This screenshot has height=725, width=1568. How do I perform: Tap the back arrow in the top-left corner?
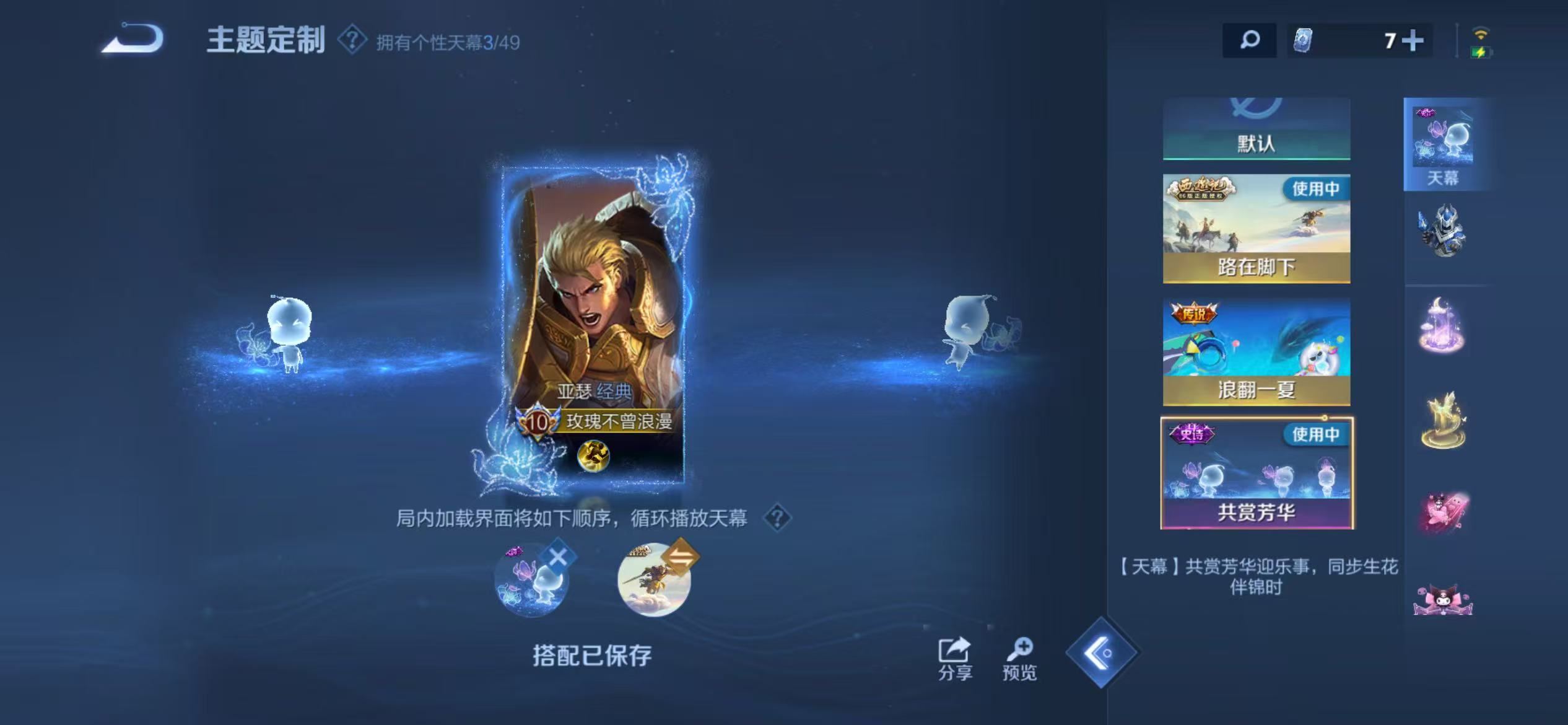(133, 38)
